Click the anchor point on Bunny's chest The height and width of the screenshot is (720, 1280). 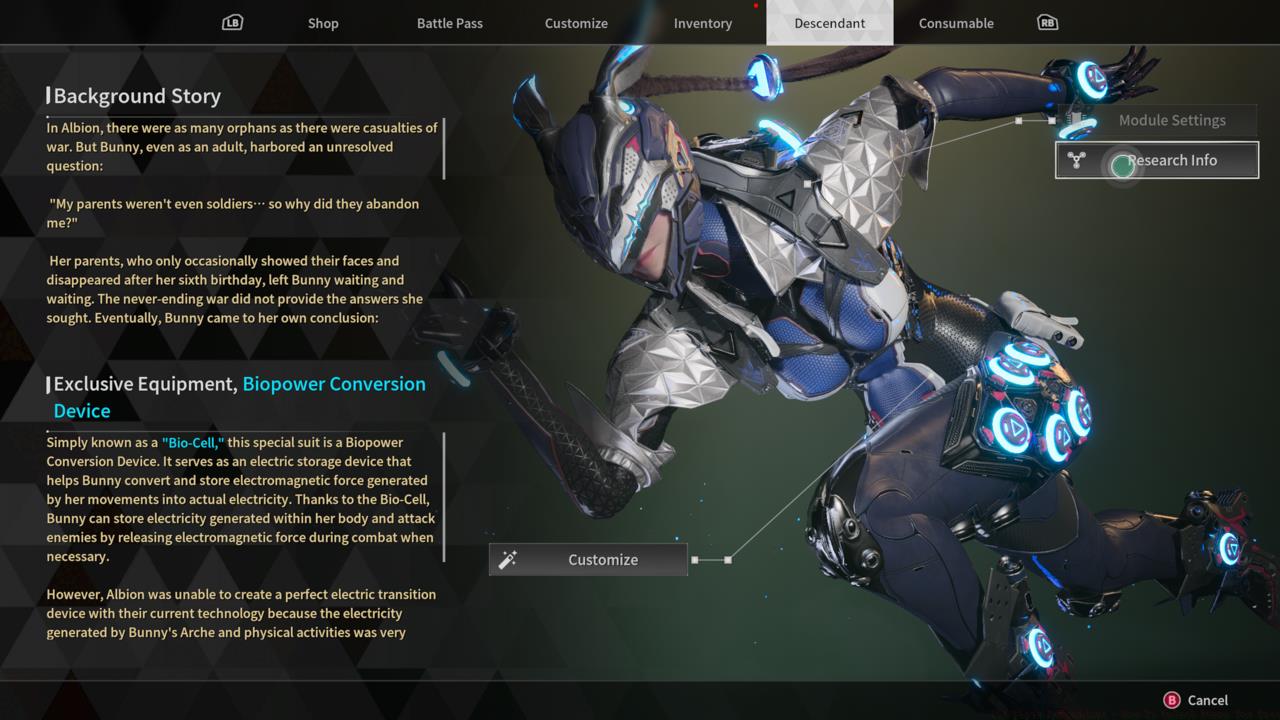click(806, 183)
